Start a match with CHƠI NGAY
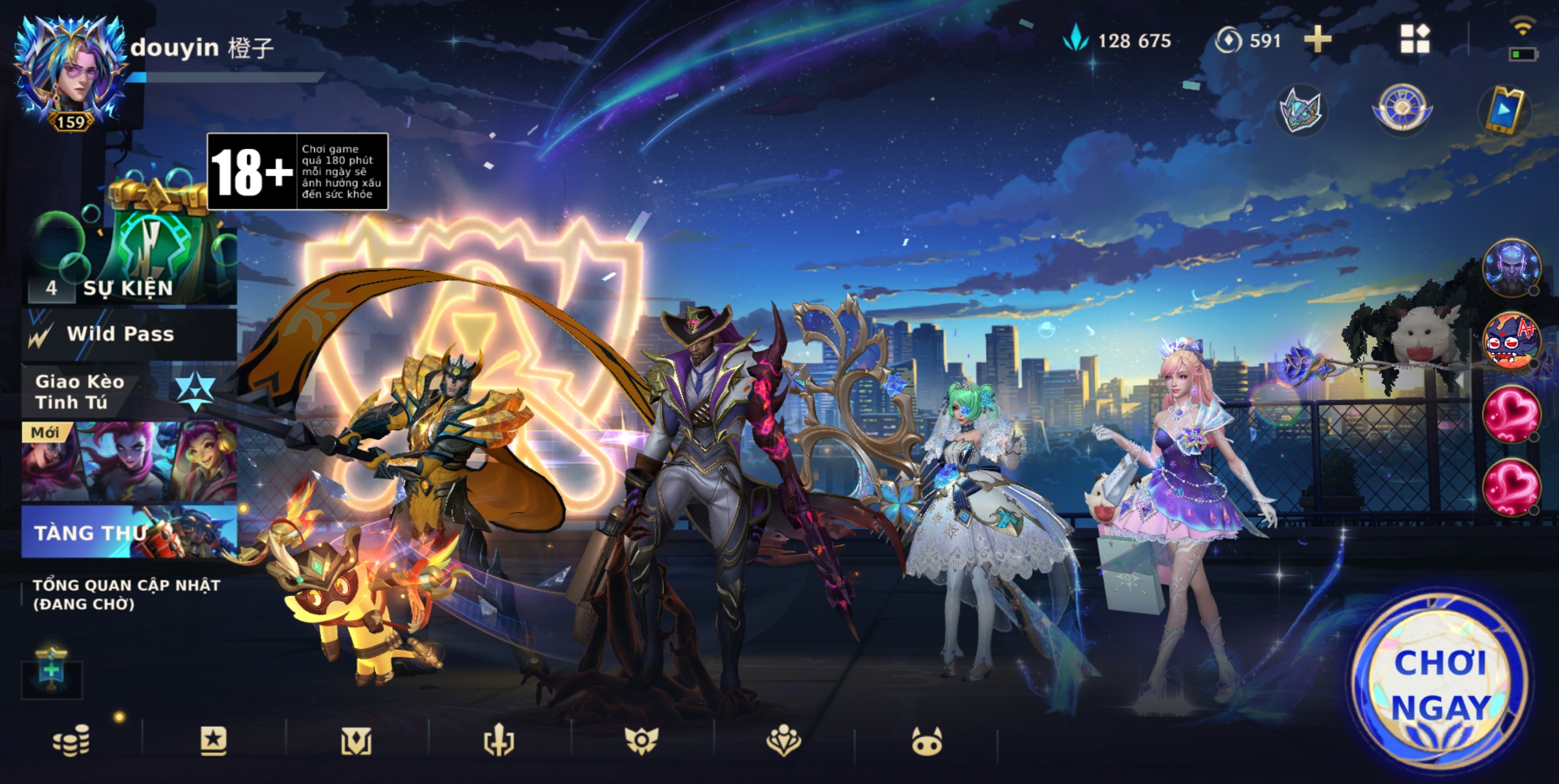Image resolution: width=1559 pixels, height=784 pixels. pyautogui.click(x=1439, y=685)
